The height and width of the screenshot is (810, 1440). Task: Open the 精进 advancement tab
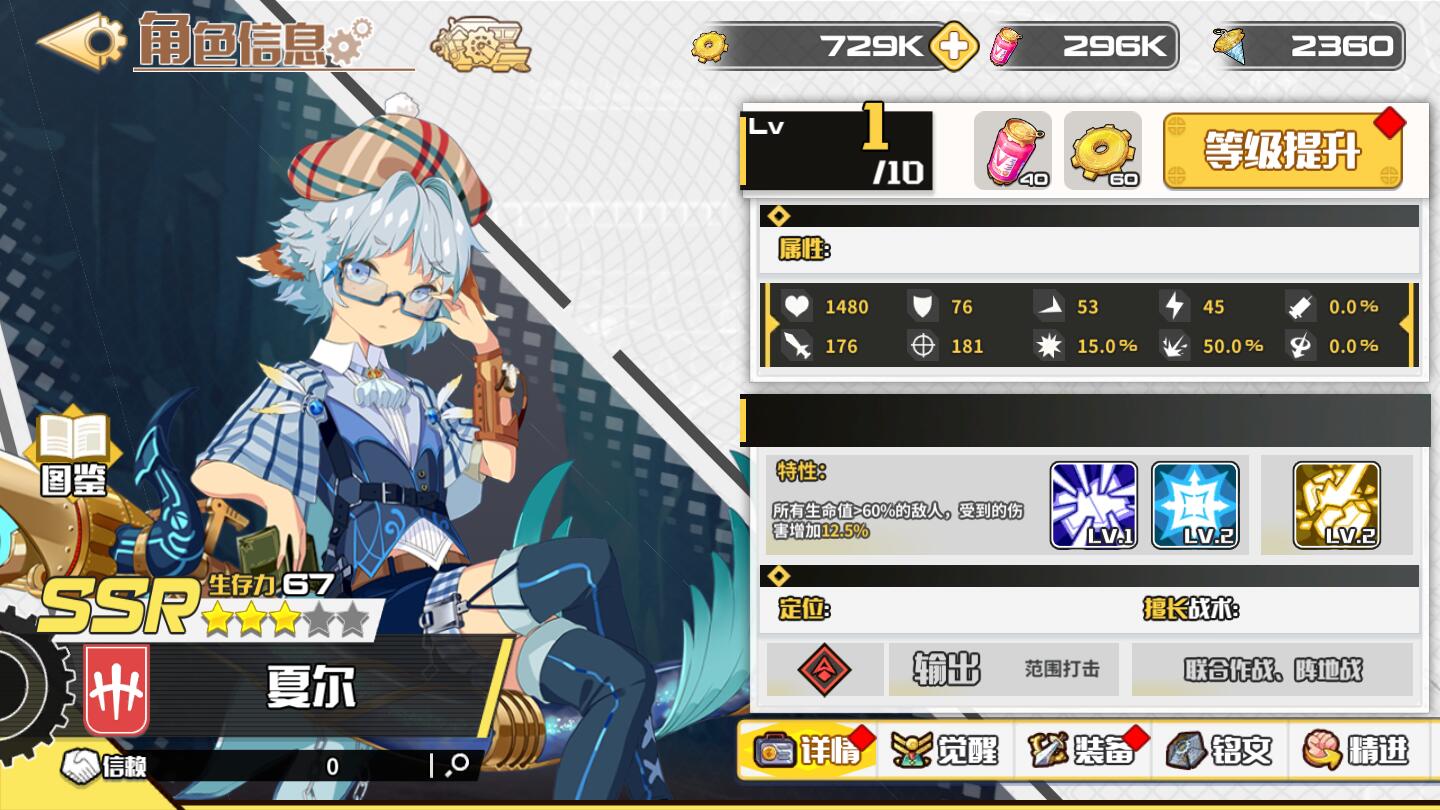point(1356,749)
